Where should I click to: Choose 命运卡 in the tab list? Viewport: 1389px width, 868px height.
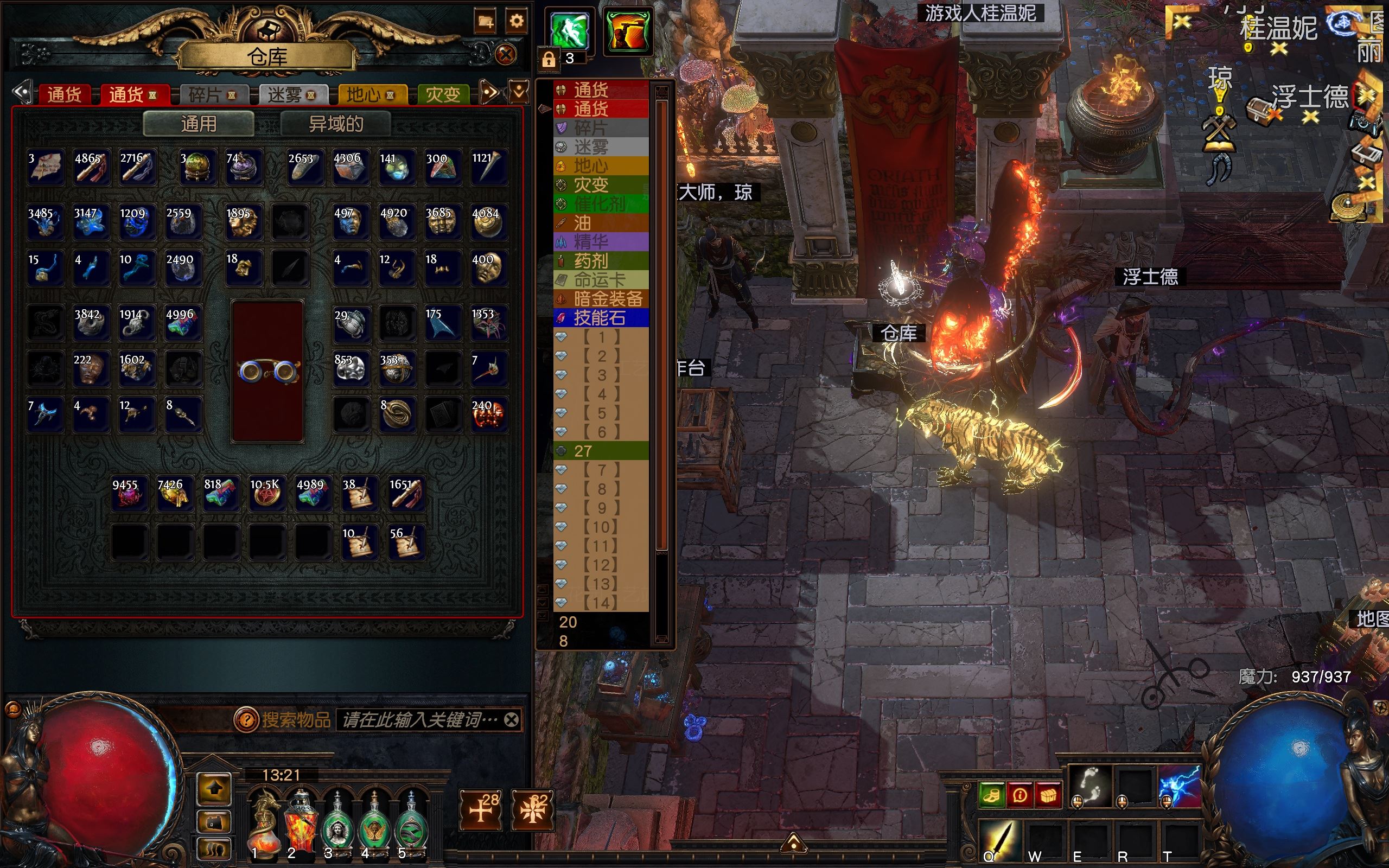point(600,280)
